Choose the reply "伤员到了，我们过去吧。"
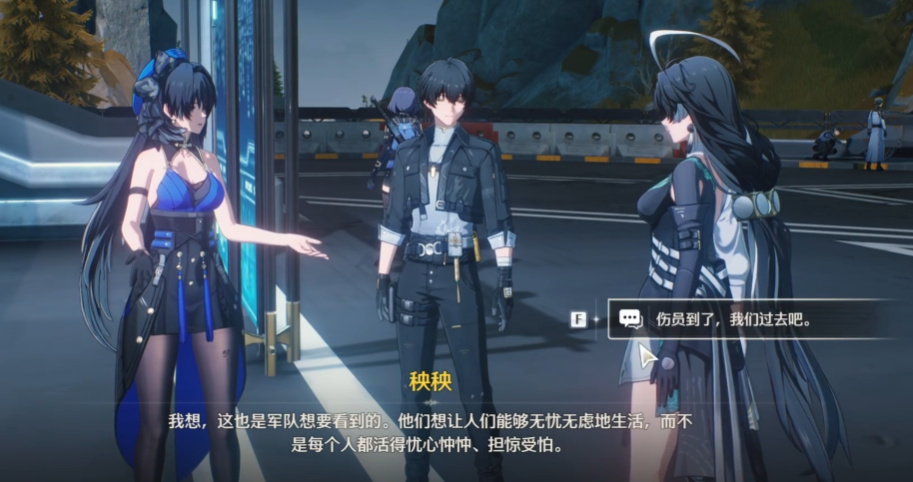The image size is (913, 482). click(734, 320)
